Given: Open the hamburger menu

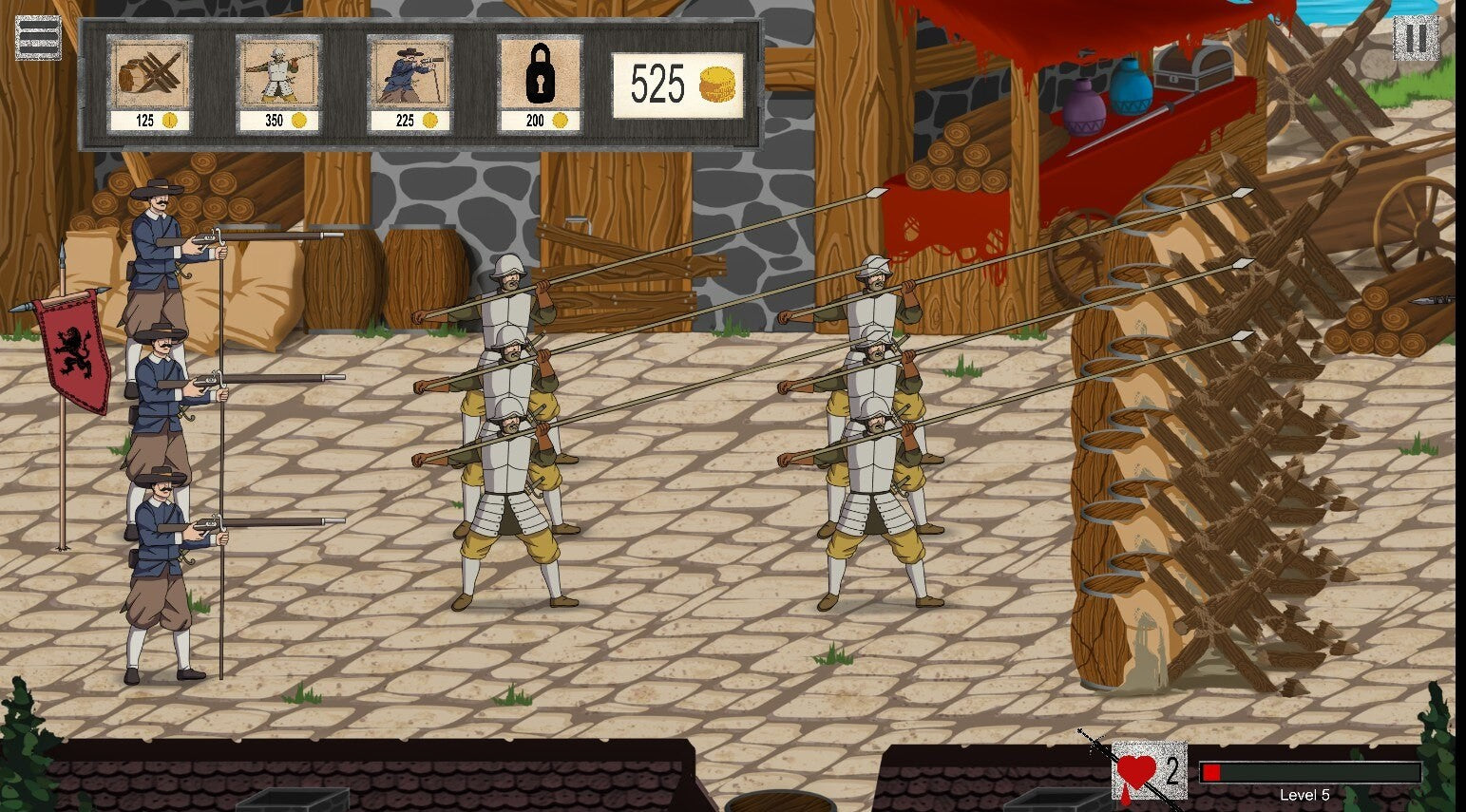Looking at the screenshot, I should click(38, 37).
